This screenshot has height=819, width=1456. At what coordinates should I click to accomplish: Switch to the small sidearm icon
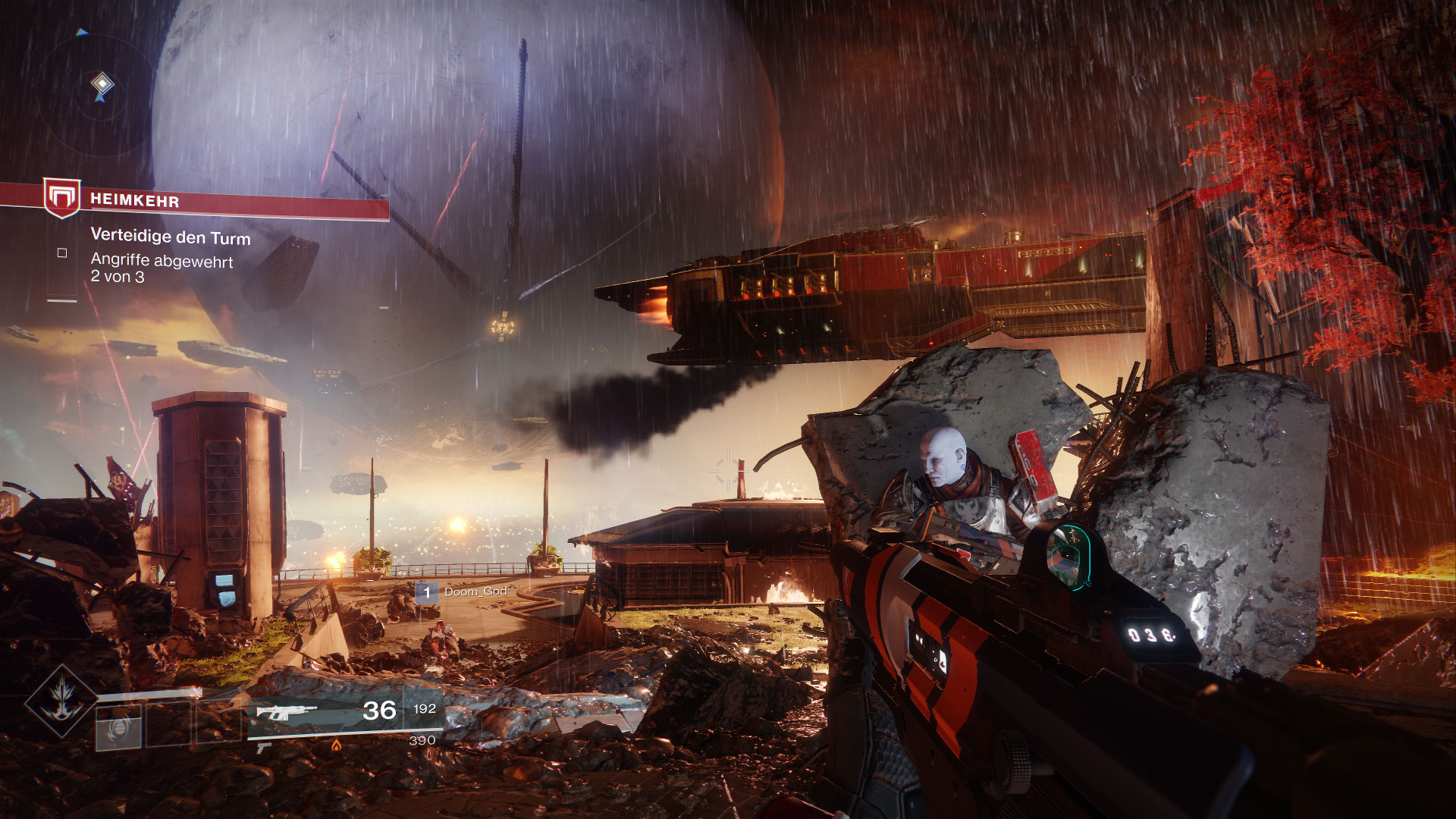click(x=264, y=748)
